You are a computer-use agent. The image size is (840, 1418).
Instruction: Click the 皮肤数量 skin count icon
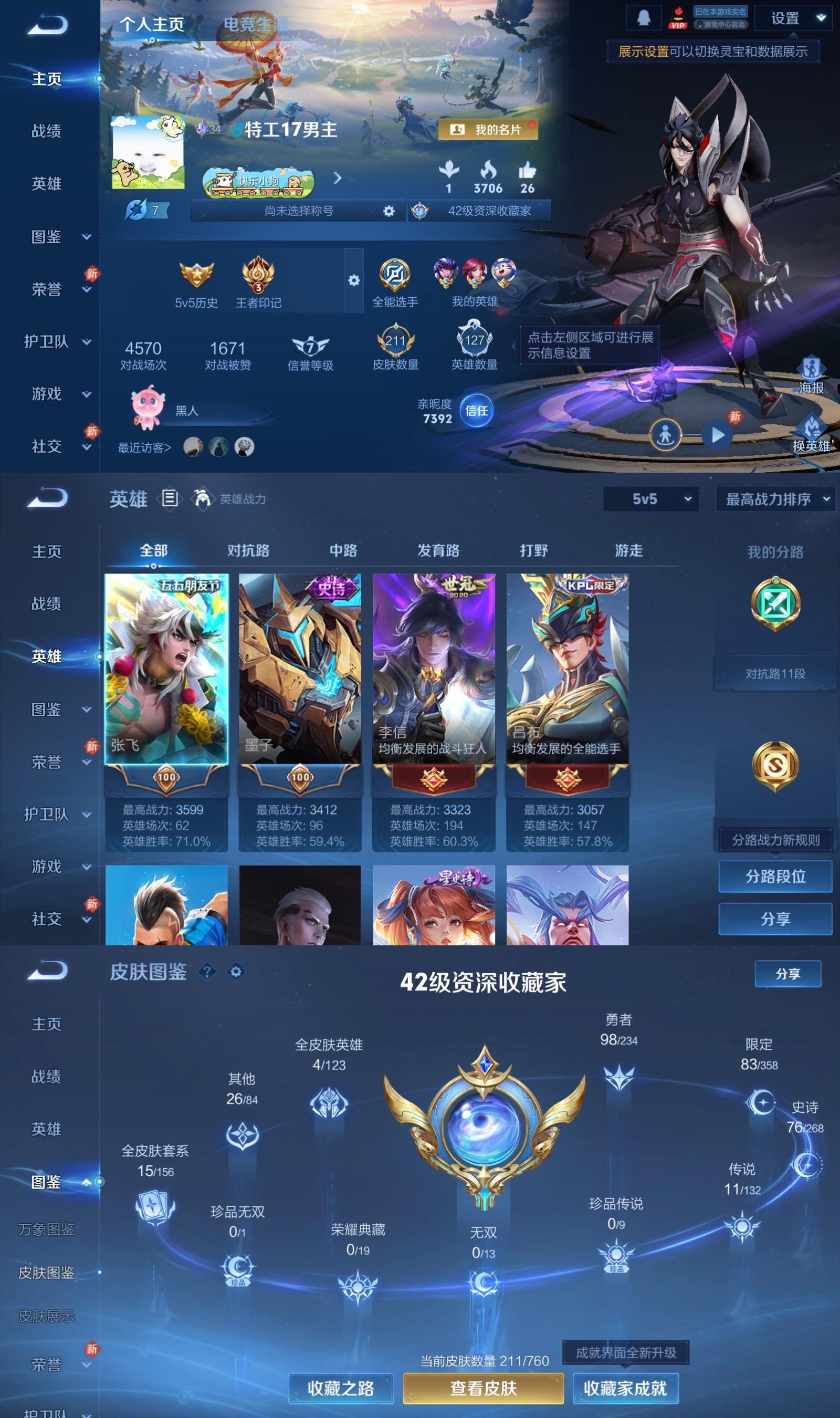click(x=395, y=341)
